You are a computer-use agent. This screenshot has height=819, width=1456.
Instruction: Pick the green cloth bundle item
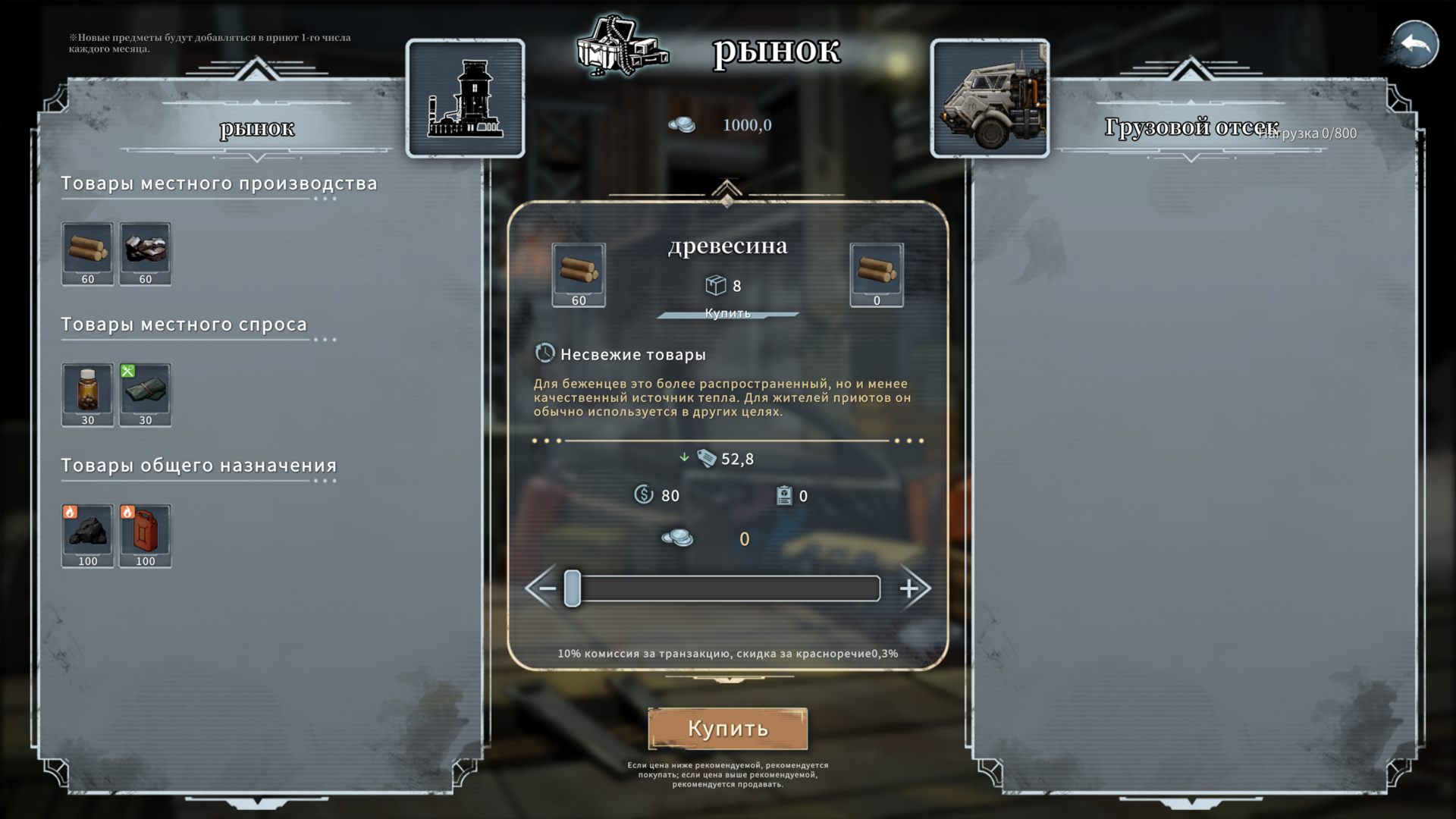145,394
